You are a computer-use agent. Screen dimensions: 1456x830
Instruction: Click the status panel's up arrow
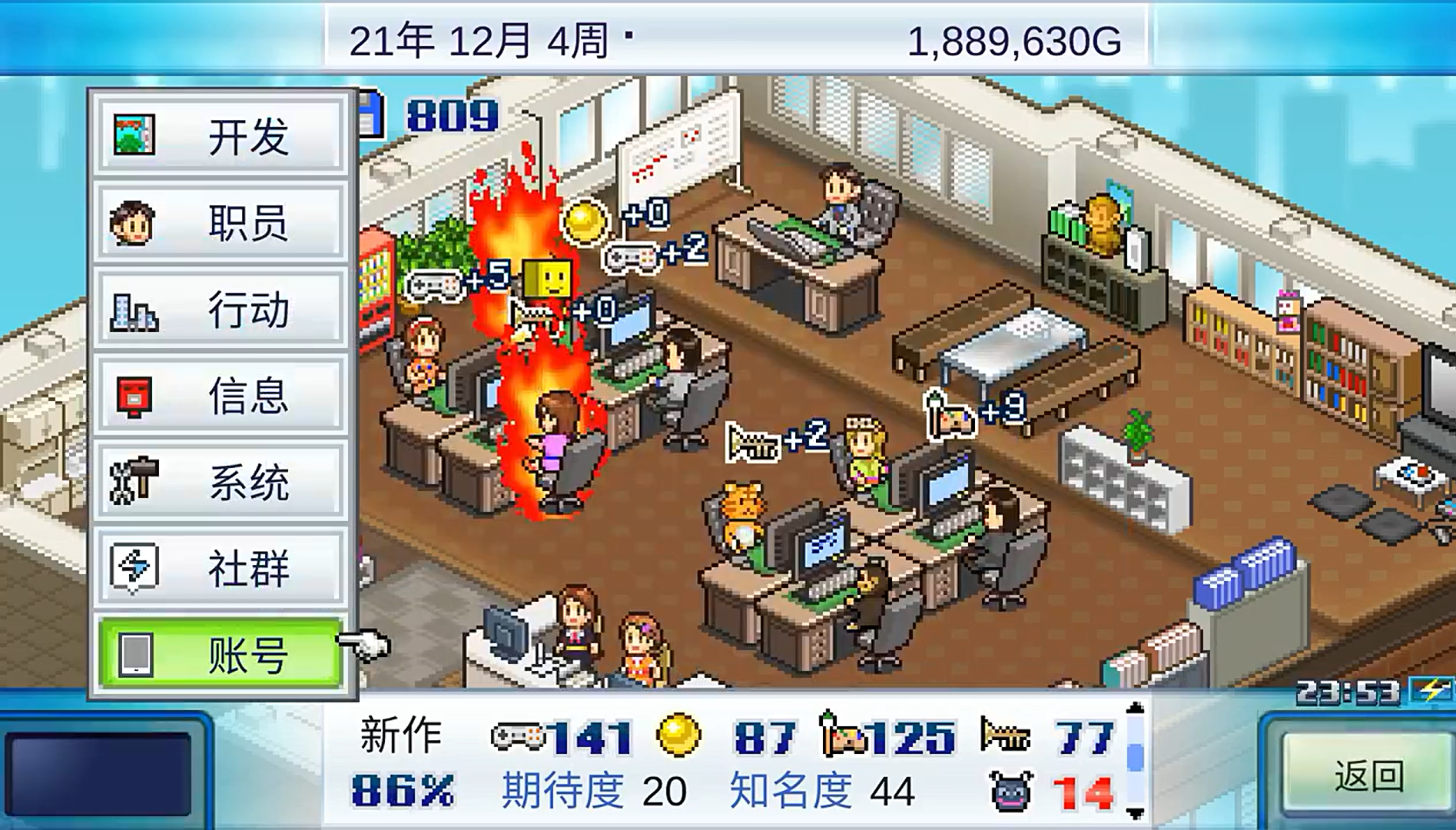tap(1135, 709)
